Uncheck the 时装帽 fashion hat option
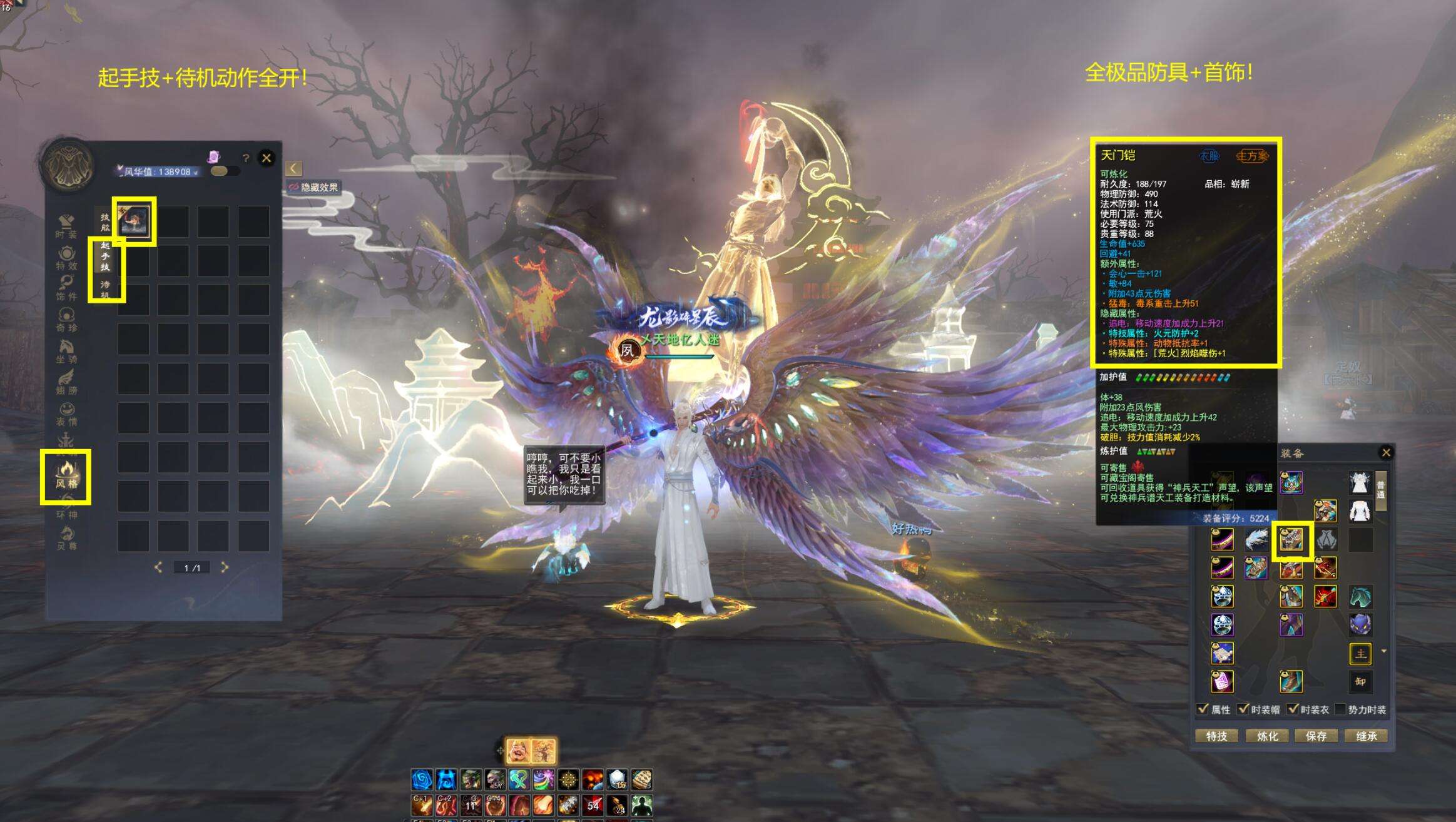This screenshot has height=822, width=1456. click(x=1243, y=709)
